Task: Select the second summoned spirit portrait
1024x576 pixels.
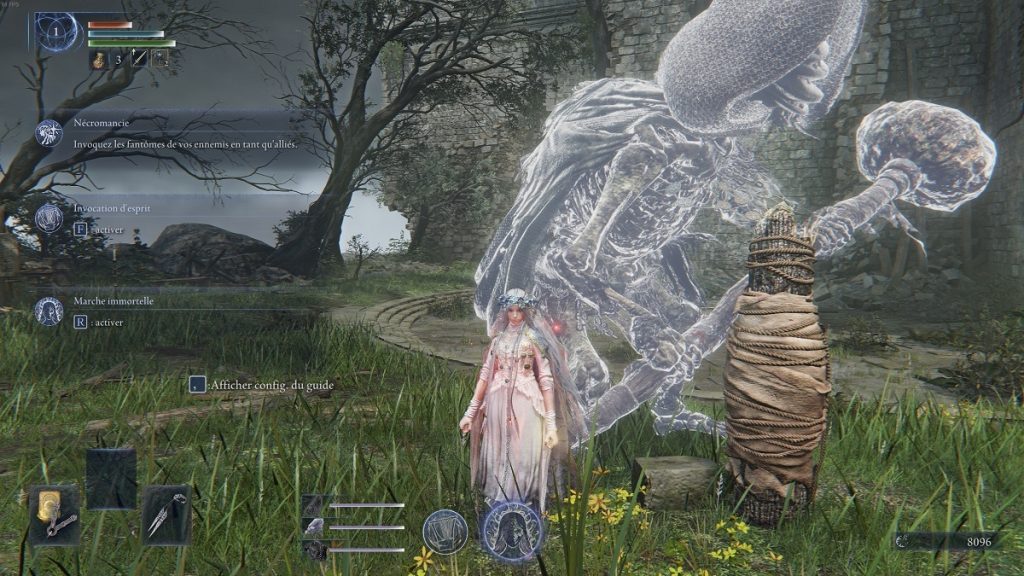Action: pyautogui.click(x=314, y=527)
